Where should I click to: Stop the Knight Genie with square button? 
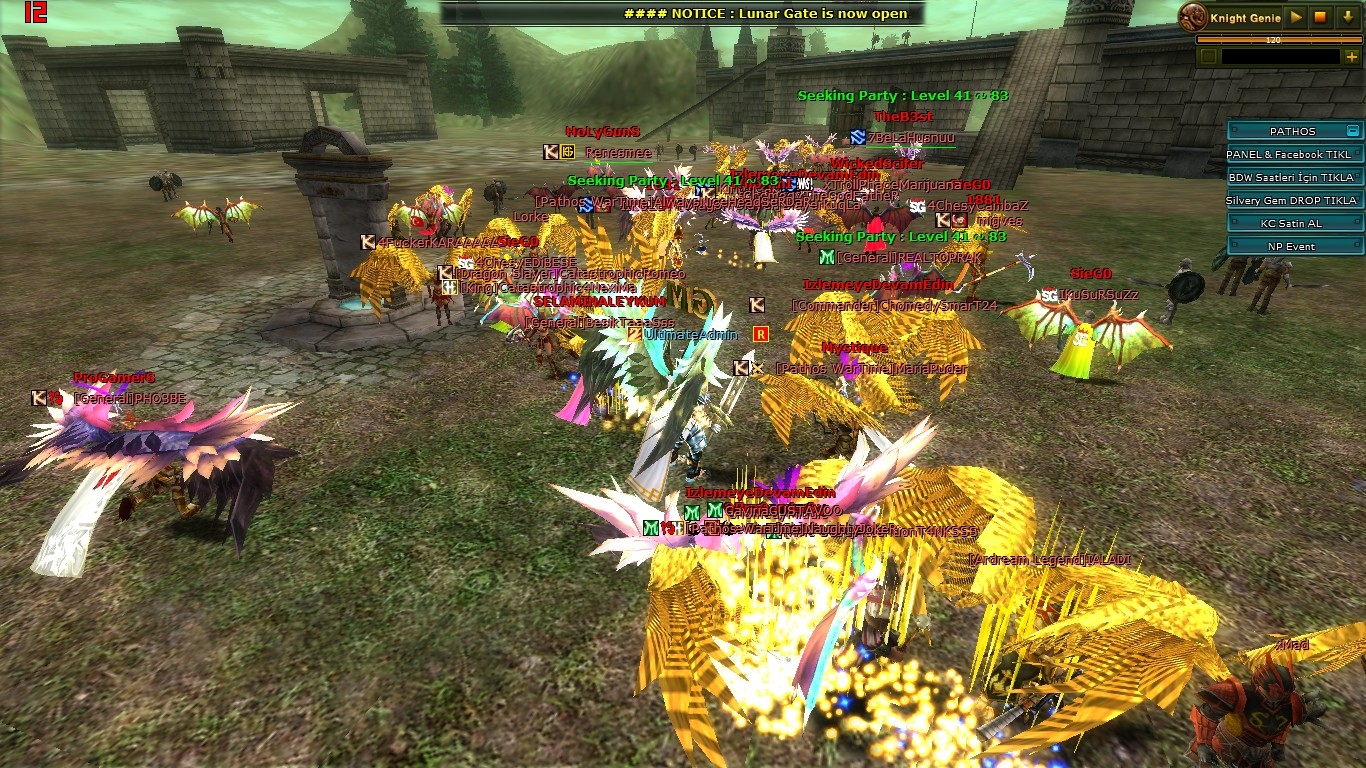[1320, 17]
